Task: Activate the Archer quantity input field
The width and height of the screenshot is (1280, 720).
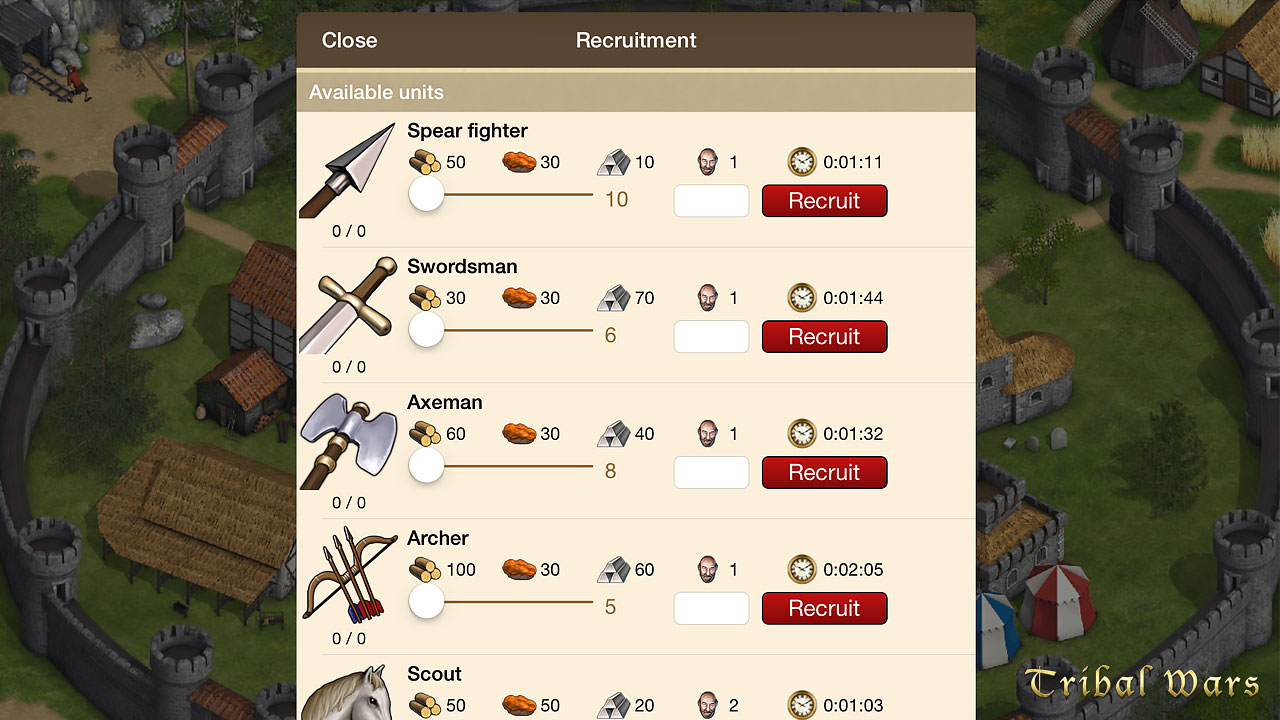Action: click(x=711, y=609)
